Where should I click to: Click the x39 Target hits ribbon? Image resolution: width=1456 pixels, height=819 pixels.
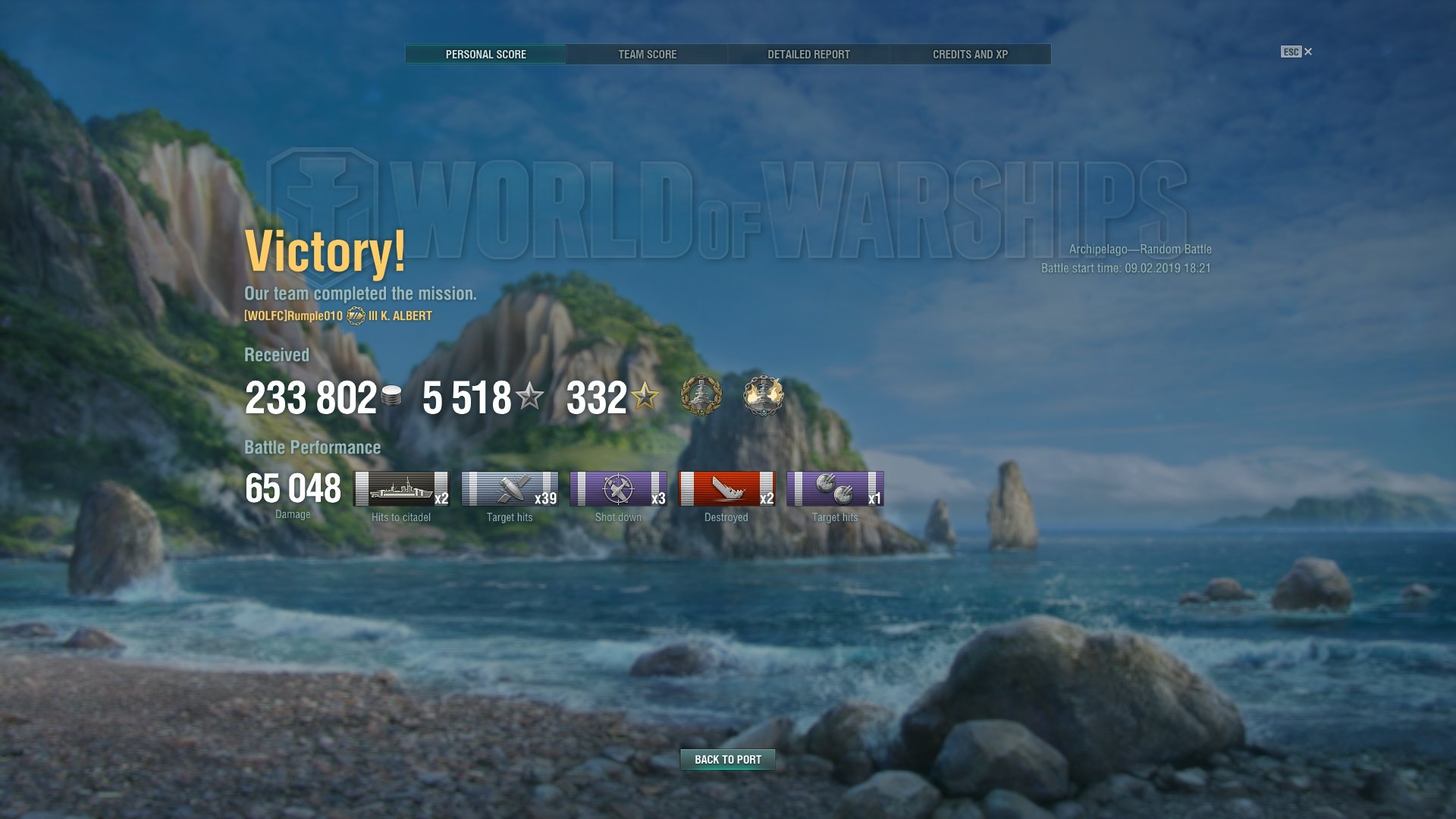coord(510,489)
